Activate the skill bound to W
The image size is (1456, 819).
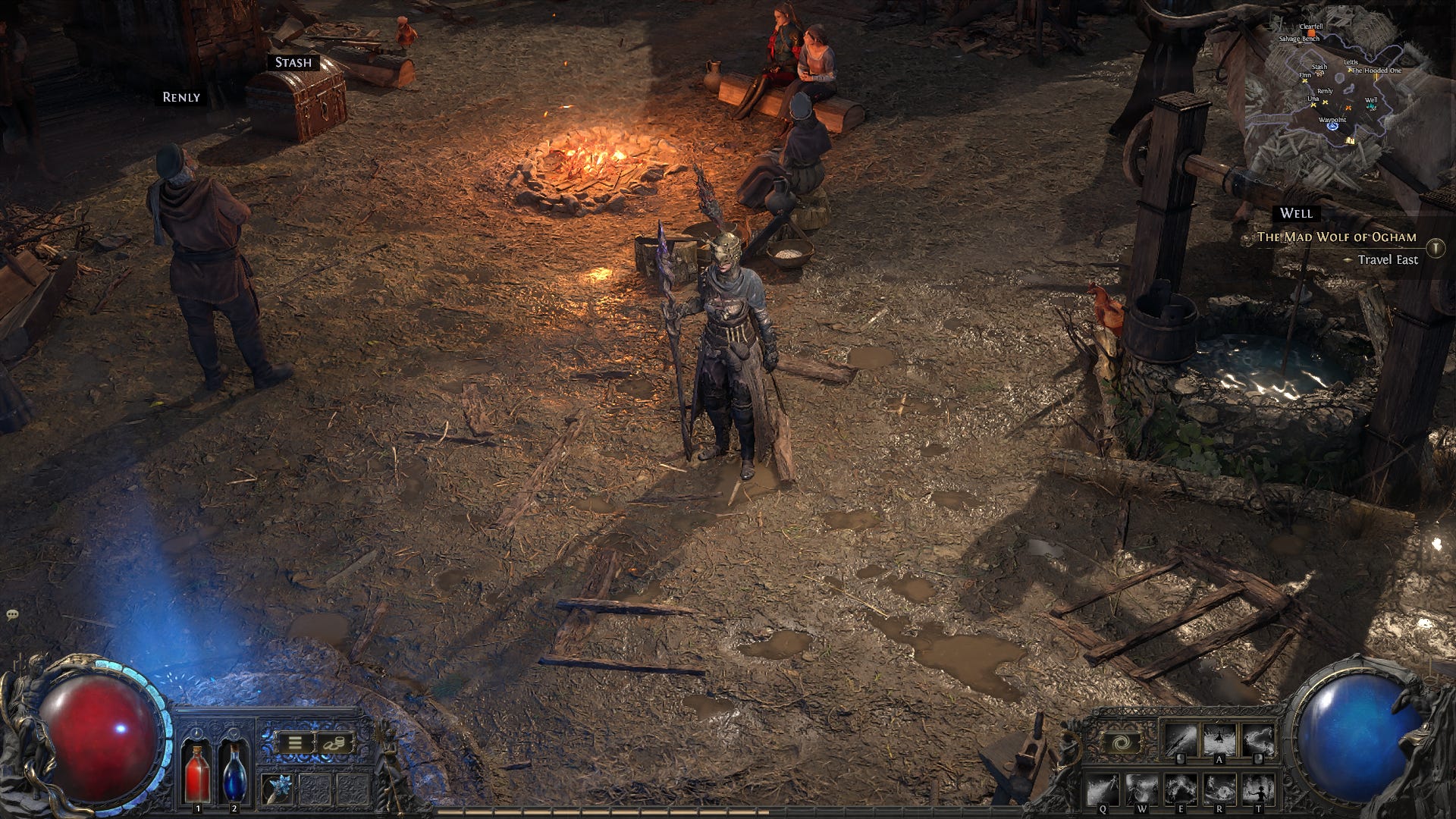pos(1142,790)
